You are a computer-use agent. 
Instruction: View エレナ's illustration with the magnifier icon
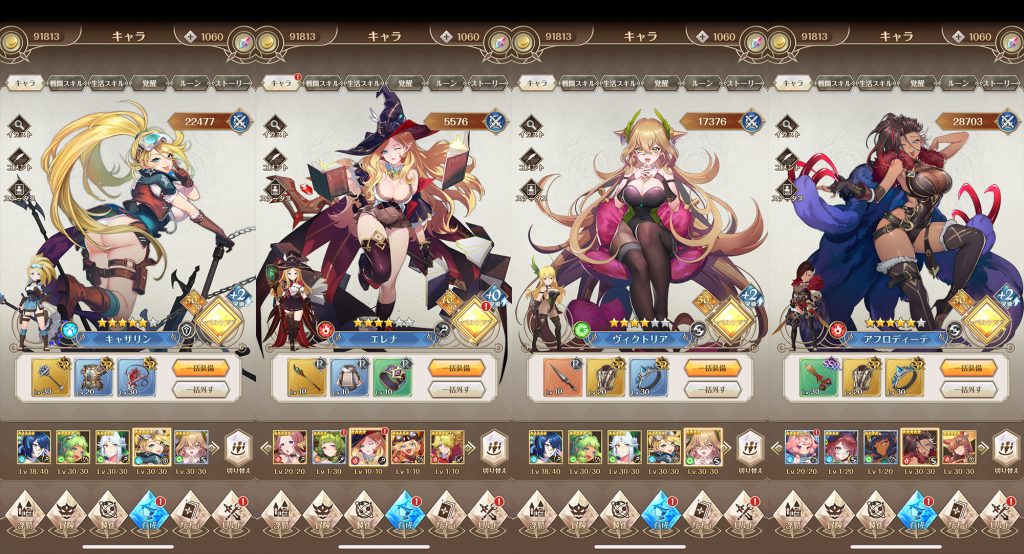click(x=277, y=127)
